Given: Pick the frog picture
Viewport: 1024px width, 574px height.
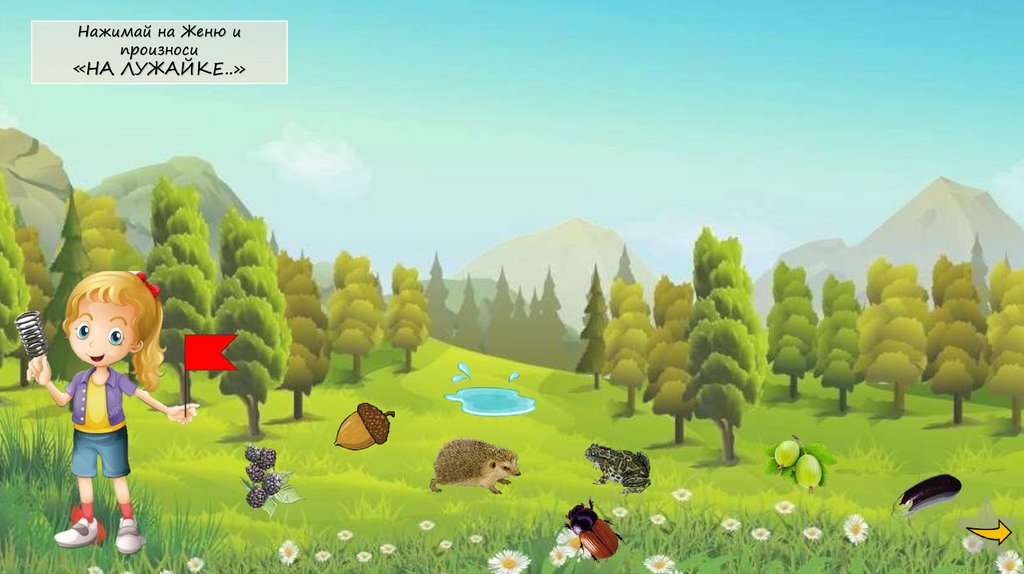Looking at the screenshot, I should (x=618, y=467).
